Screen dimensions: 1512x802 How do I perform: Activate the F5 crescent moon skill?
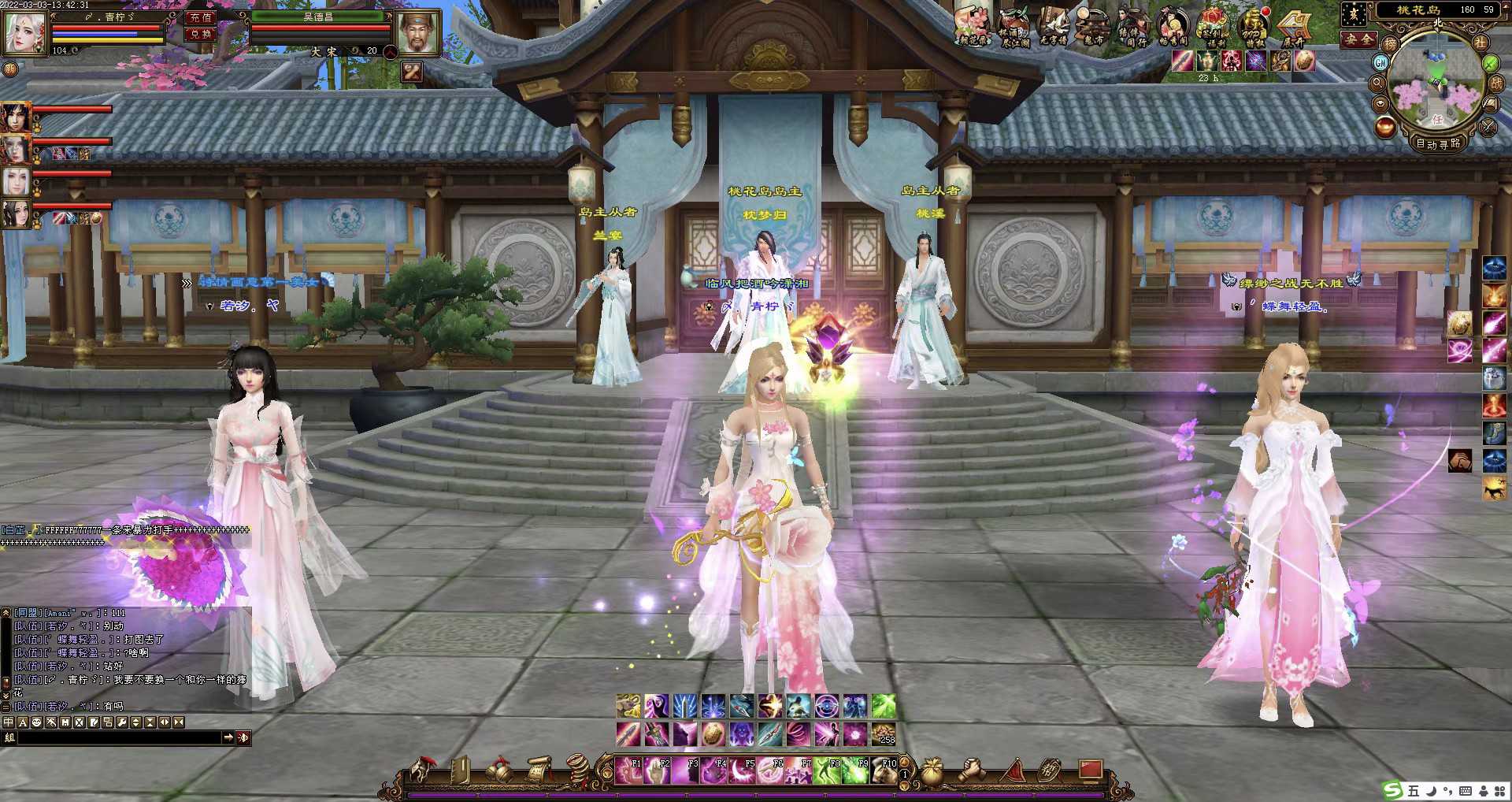pos(743,770)
